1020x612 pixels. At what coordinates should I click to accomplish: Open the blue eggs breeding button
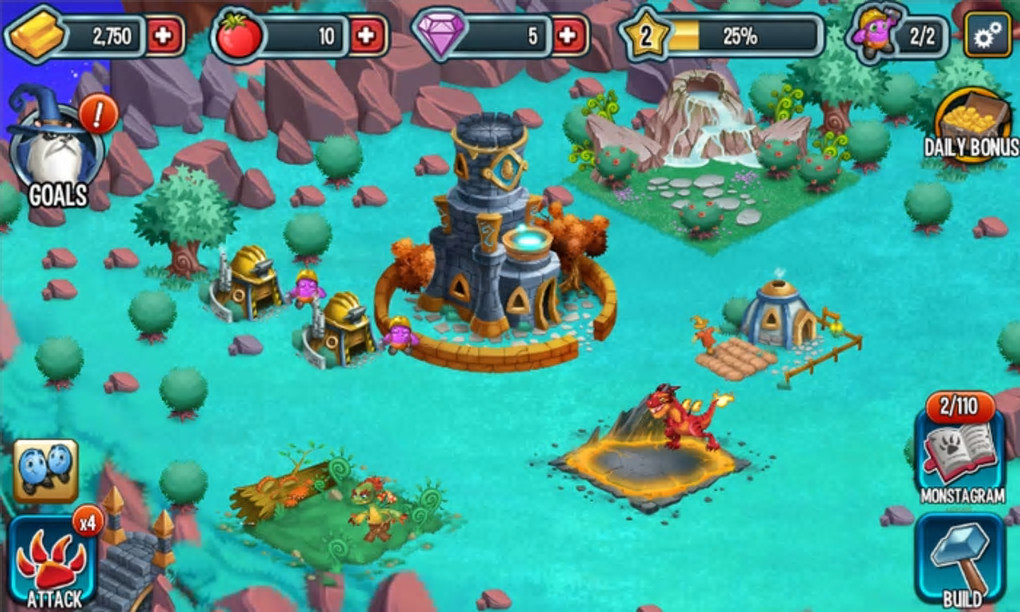(46, 470)
